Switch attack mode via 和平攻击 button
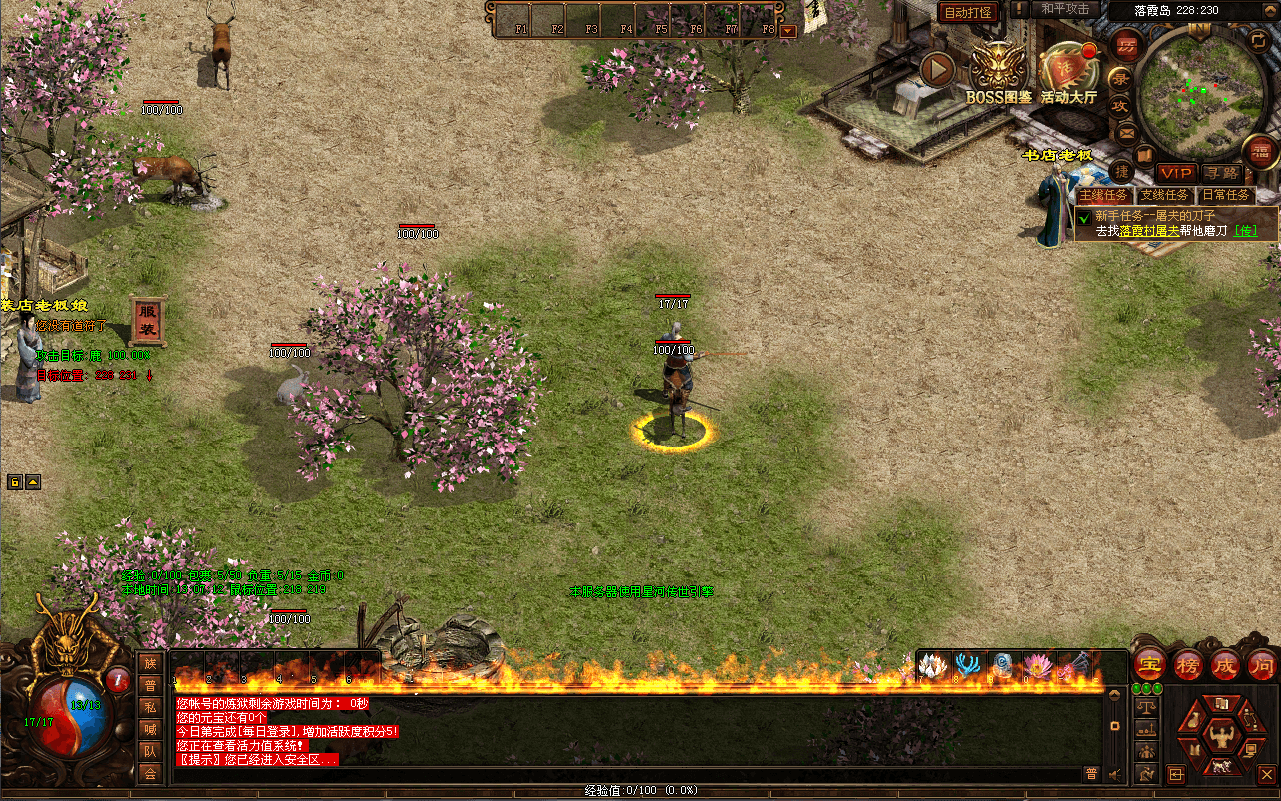 [1064, 9]
